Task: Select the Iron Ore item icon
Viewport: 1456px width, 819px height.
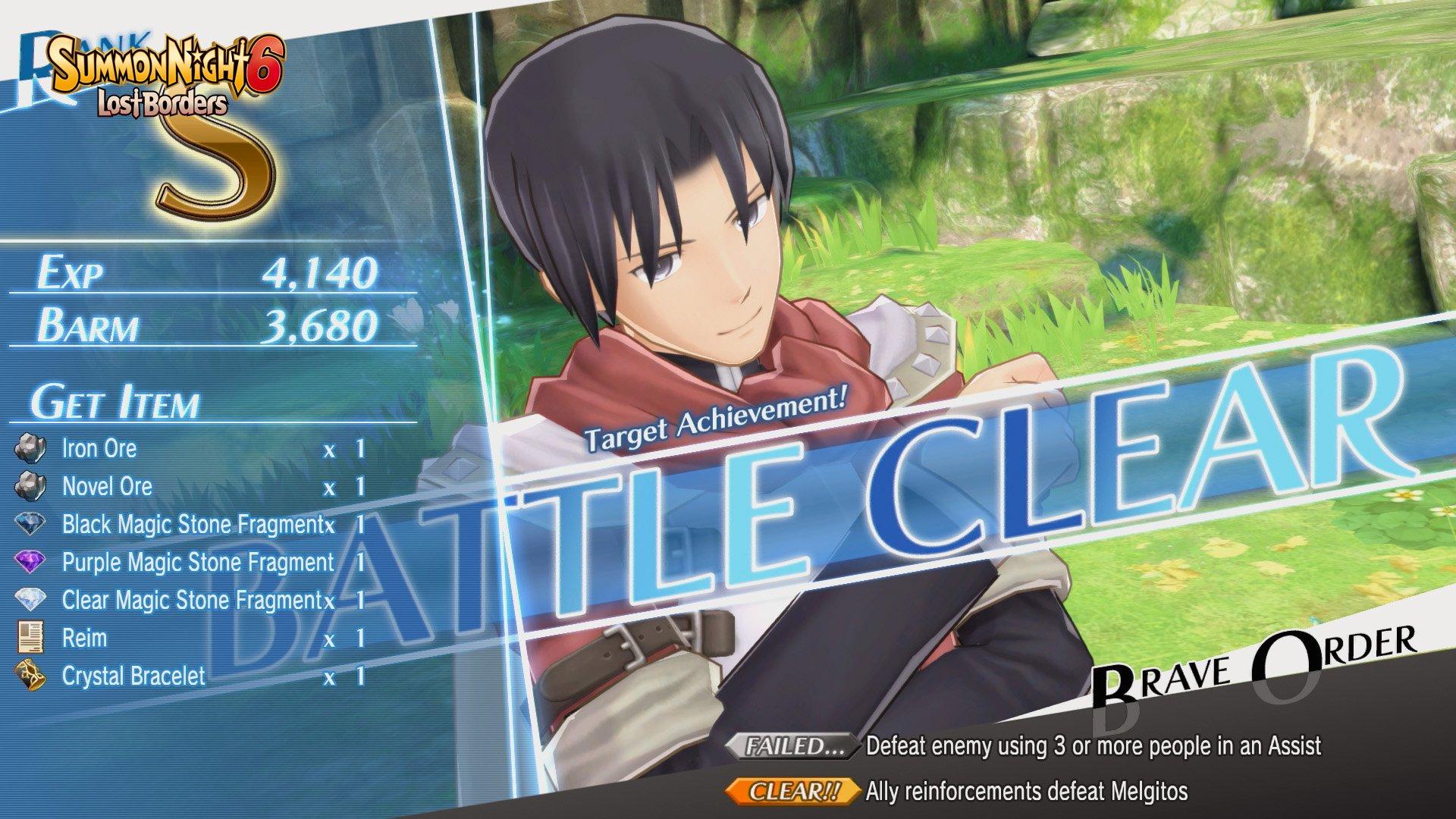Action: click(30, 449)
